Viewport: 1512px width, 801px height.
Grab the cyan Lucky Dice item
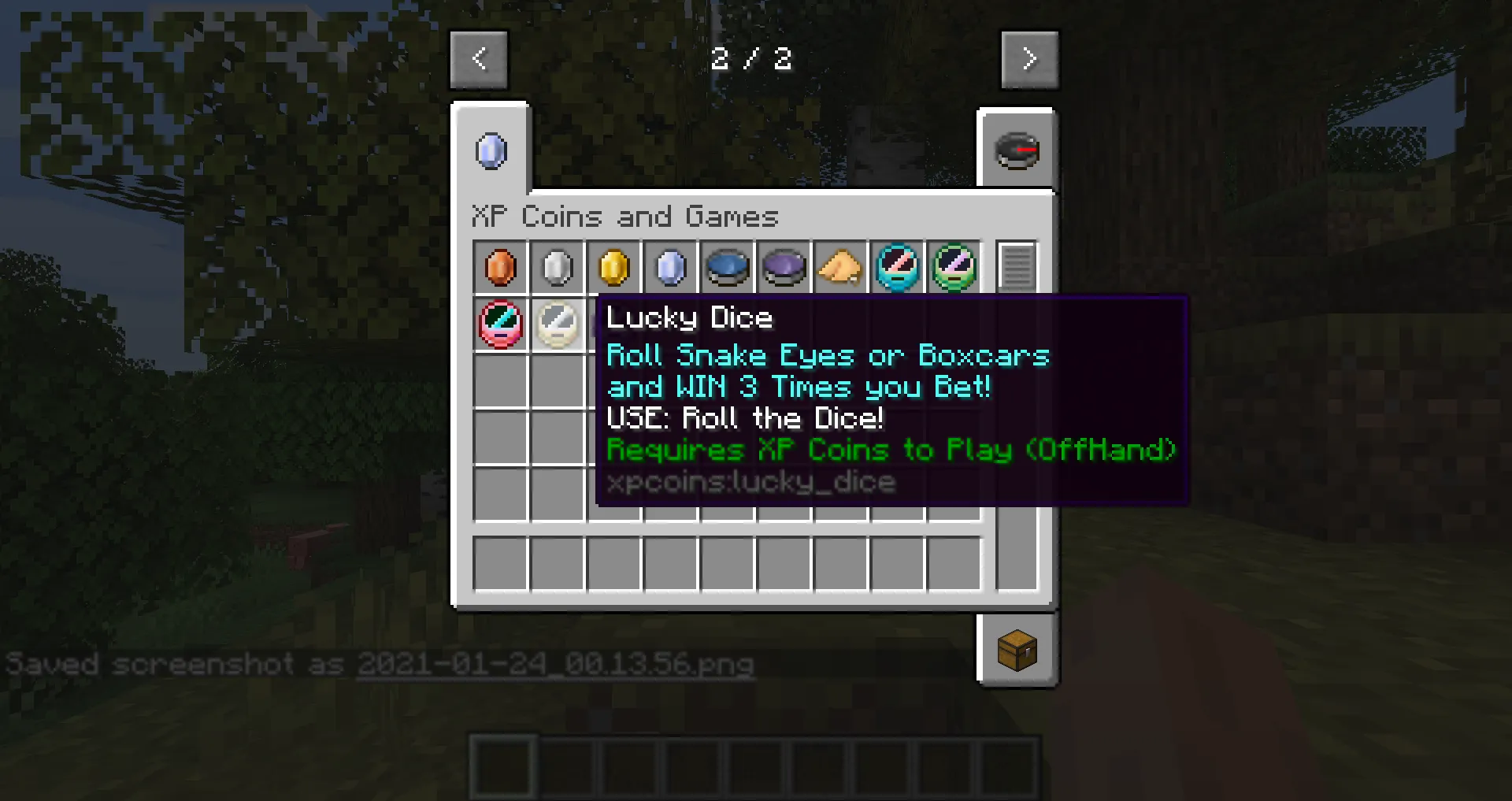pyautogui.click(x=897, y=268)
